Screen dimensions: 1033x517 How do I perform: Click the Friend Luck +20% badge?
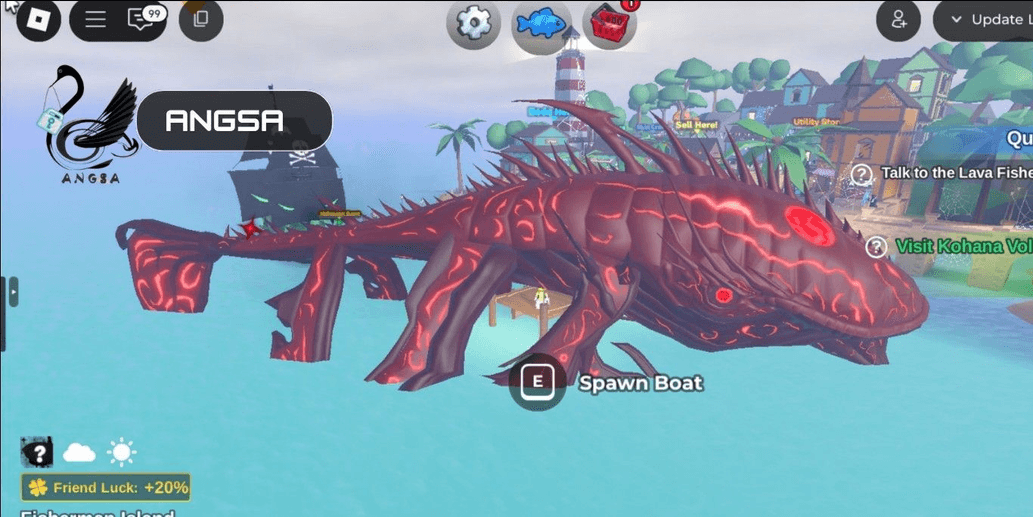tap(106, 488)
